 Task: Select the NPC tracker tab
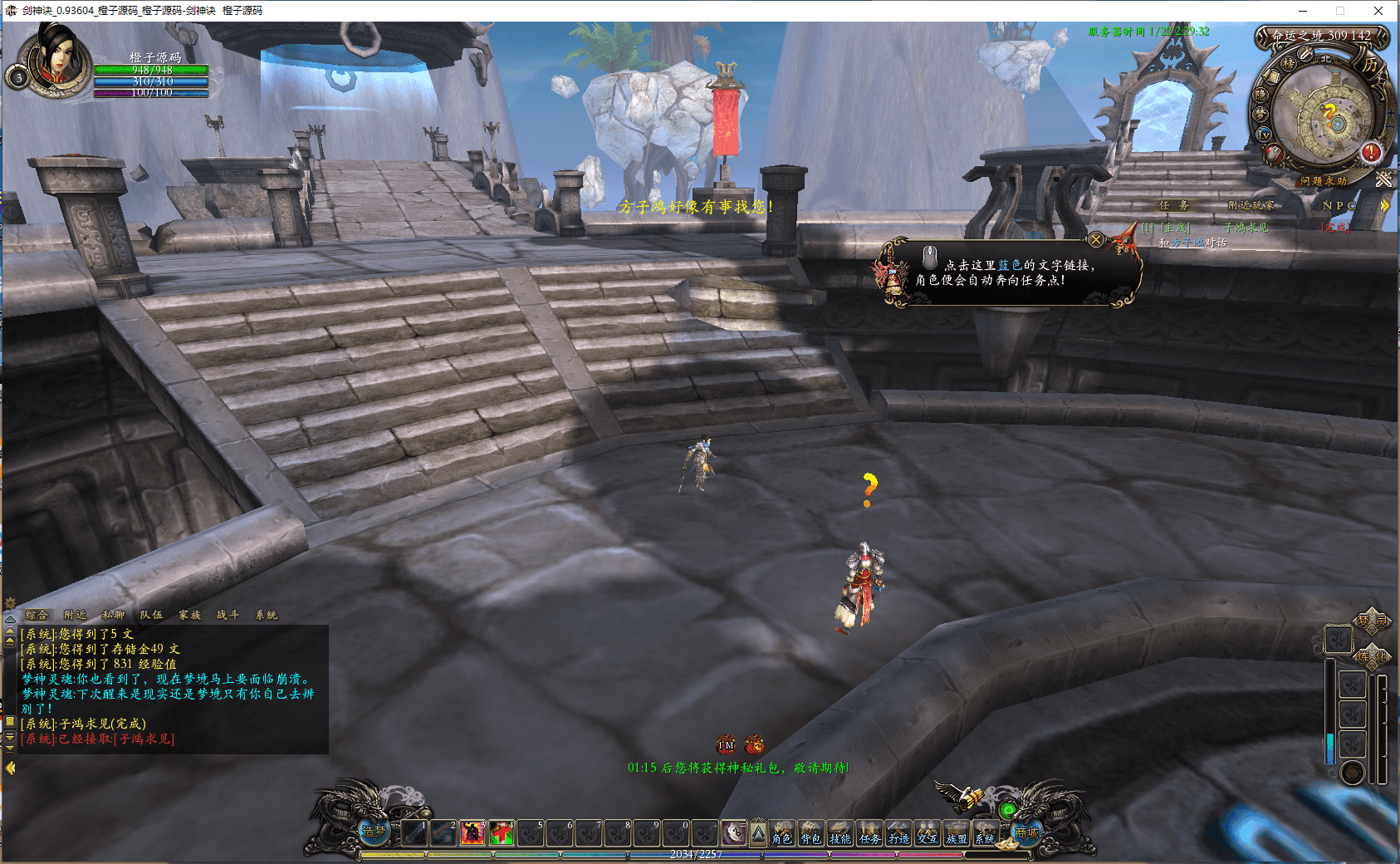click(x=1339, y=205)
